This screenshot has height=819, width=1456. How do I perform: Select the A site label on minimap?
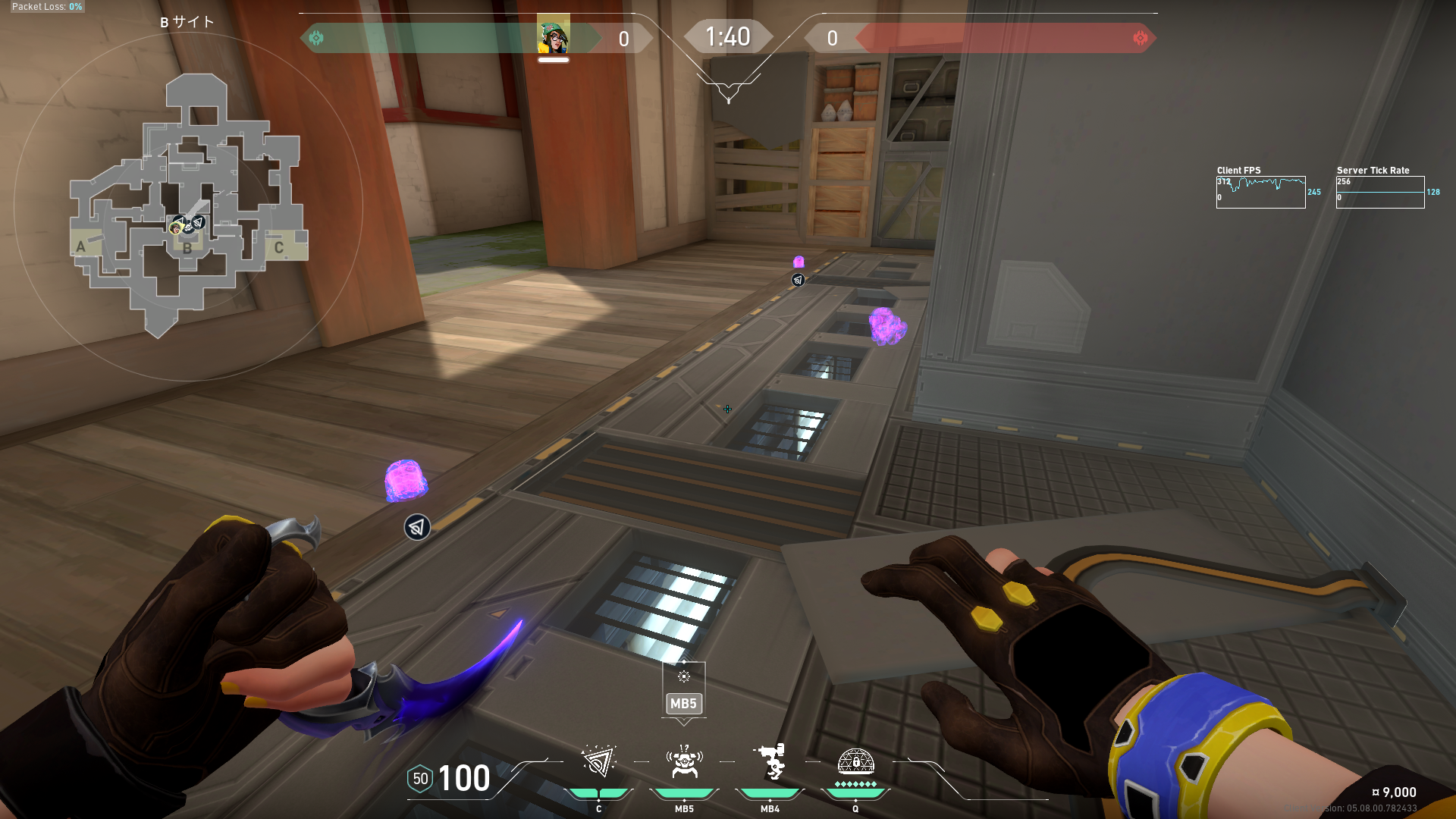click(81, 246)
